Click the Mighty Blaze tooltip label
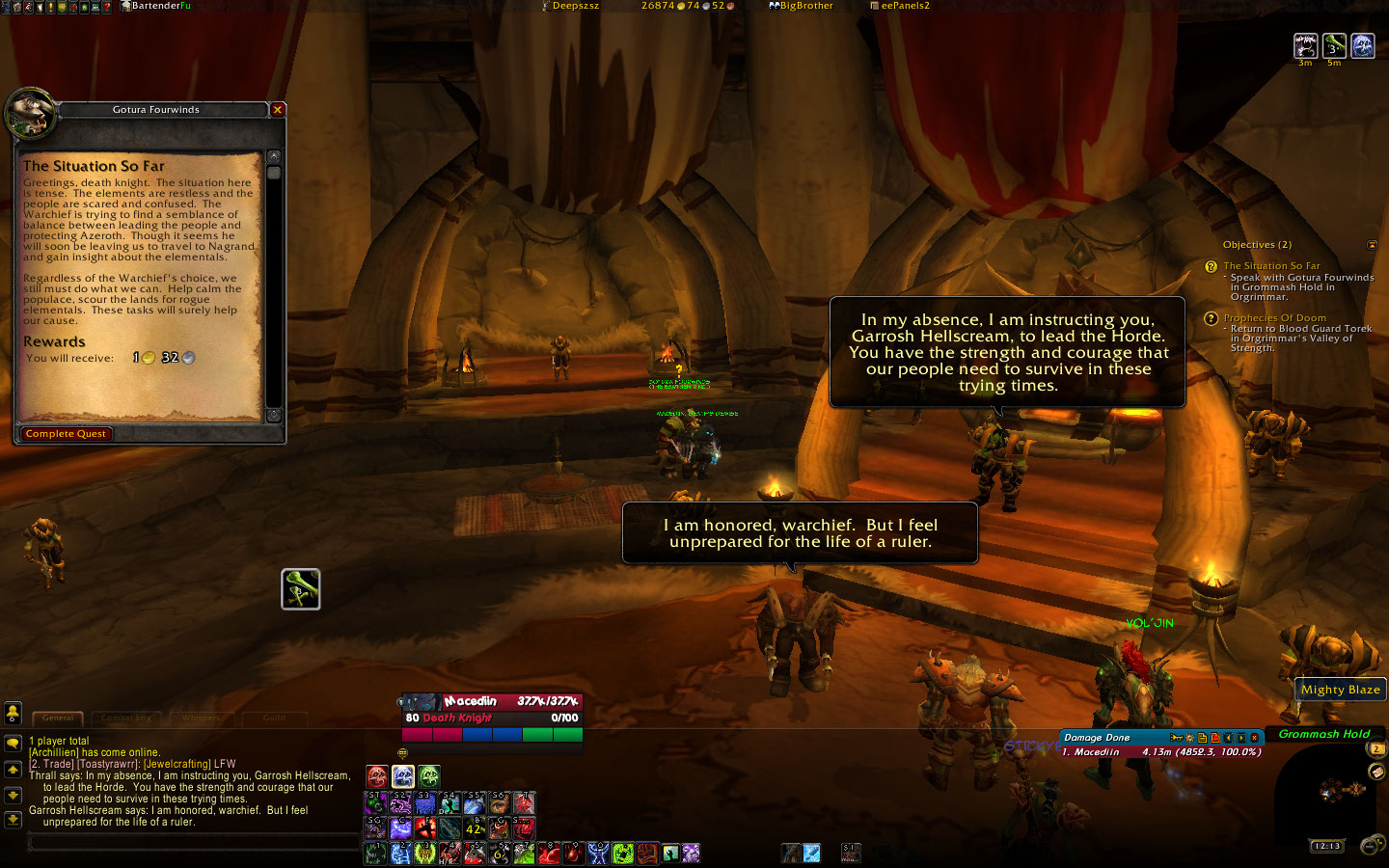Screen dimensions: 1389x868 point(1340,690)
